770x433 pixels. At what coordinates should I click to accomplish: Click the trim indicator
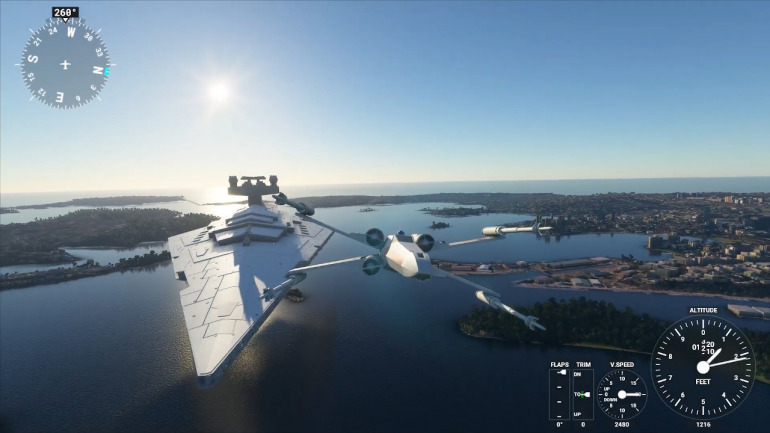point(582,394)
